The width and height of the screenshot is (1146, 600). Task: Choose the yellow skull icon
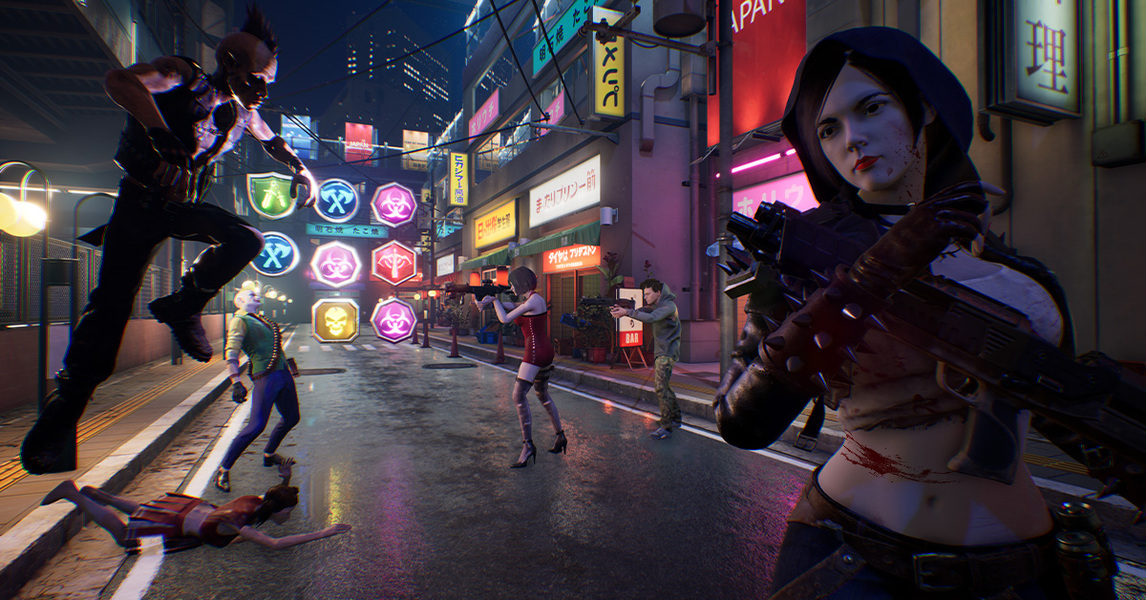pyautogui.click(x=335, y=320)
